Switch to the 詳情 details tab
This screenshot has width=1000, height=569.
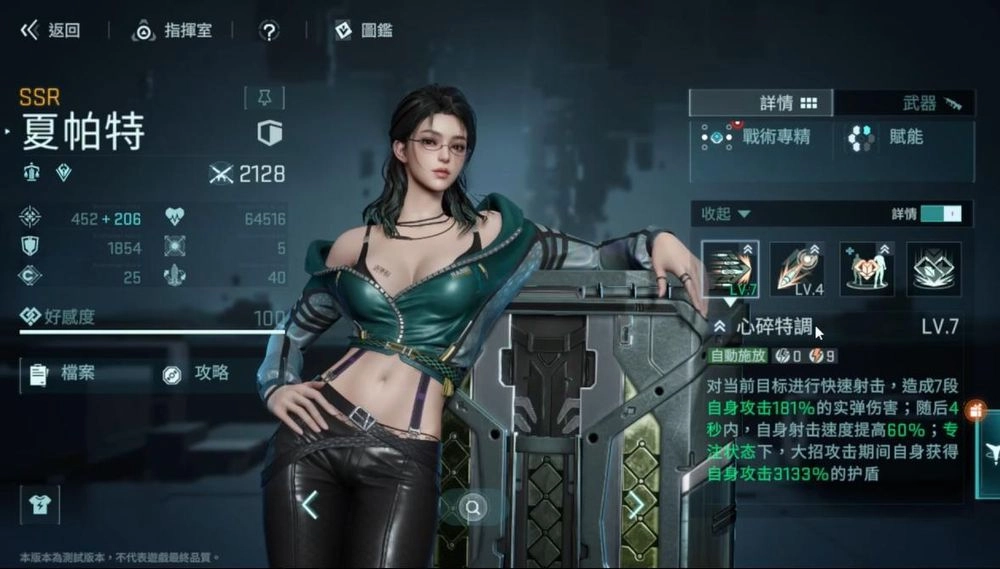762,103
